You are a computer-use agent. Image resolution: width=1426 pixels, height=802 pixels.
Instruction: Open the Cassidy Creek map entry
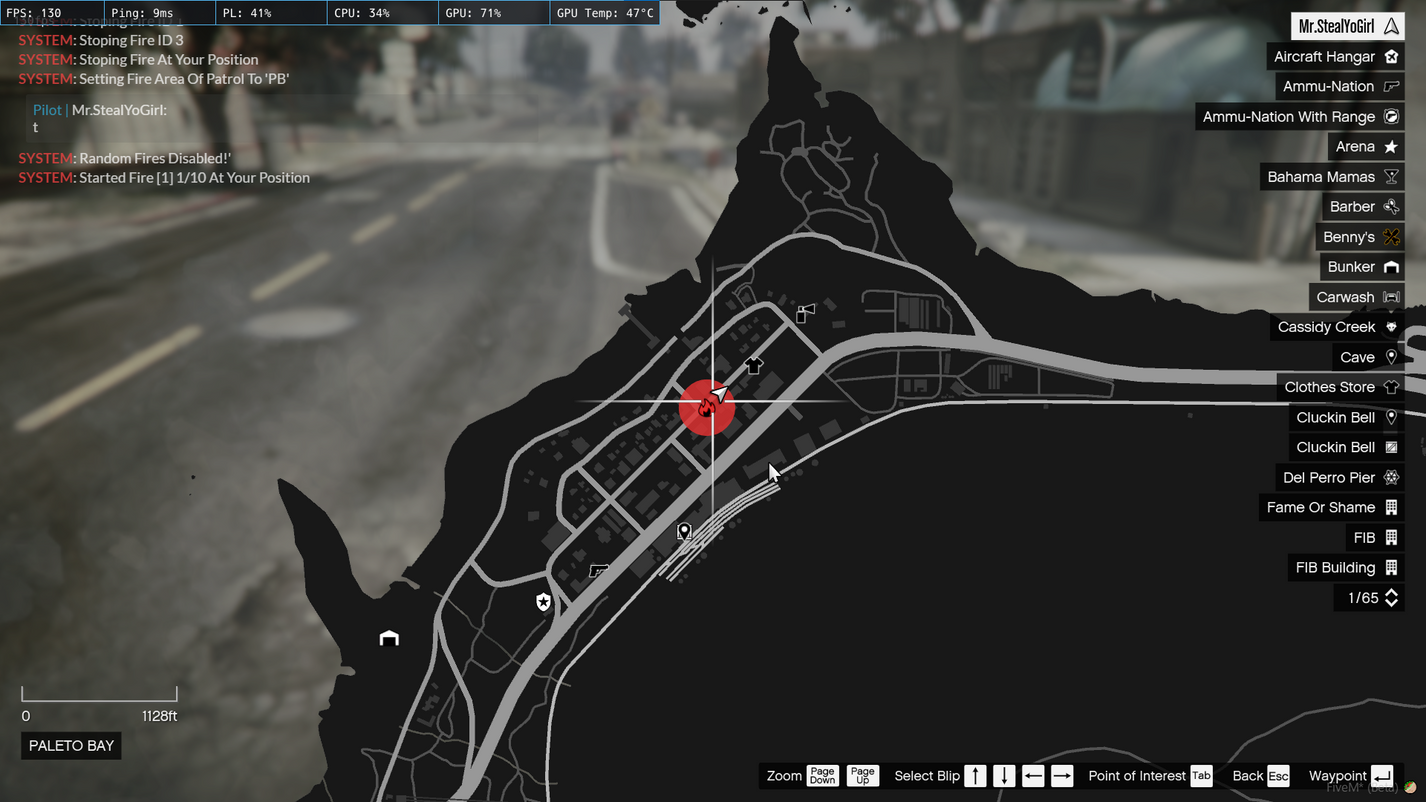point(1390,326)
